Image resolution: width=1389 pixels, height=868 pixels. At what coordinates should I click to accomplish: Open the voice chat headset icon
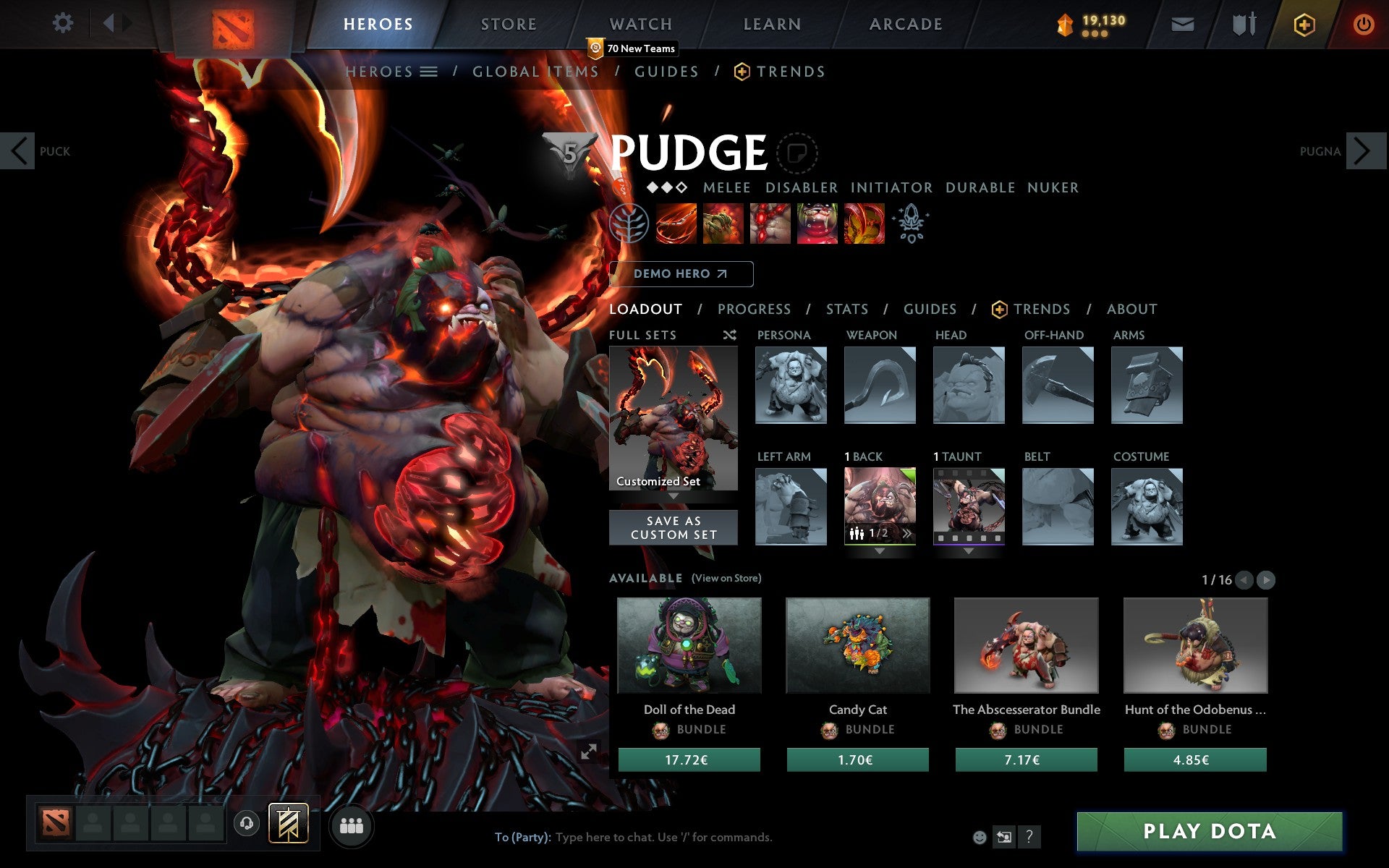pyautogui.click(x=247, y=823)
